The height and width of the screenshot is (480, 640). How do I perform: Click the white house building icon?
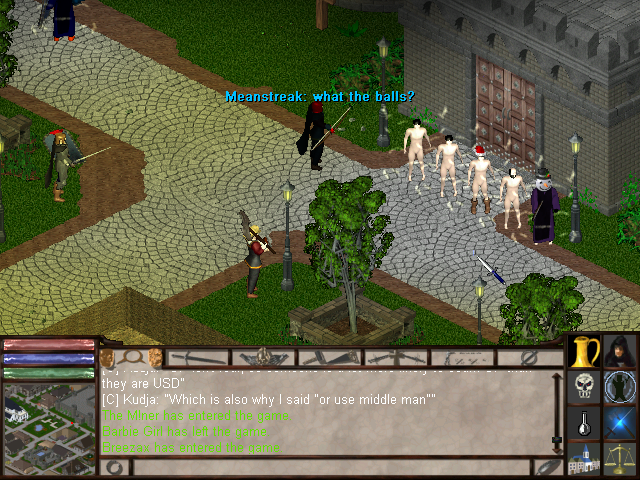pos(585,459)
